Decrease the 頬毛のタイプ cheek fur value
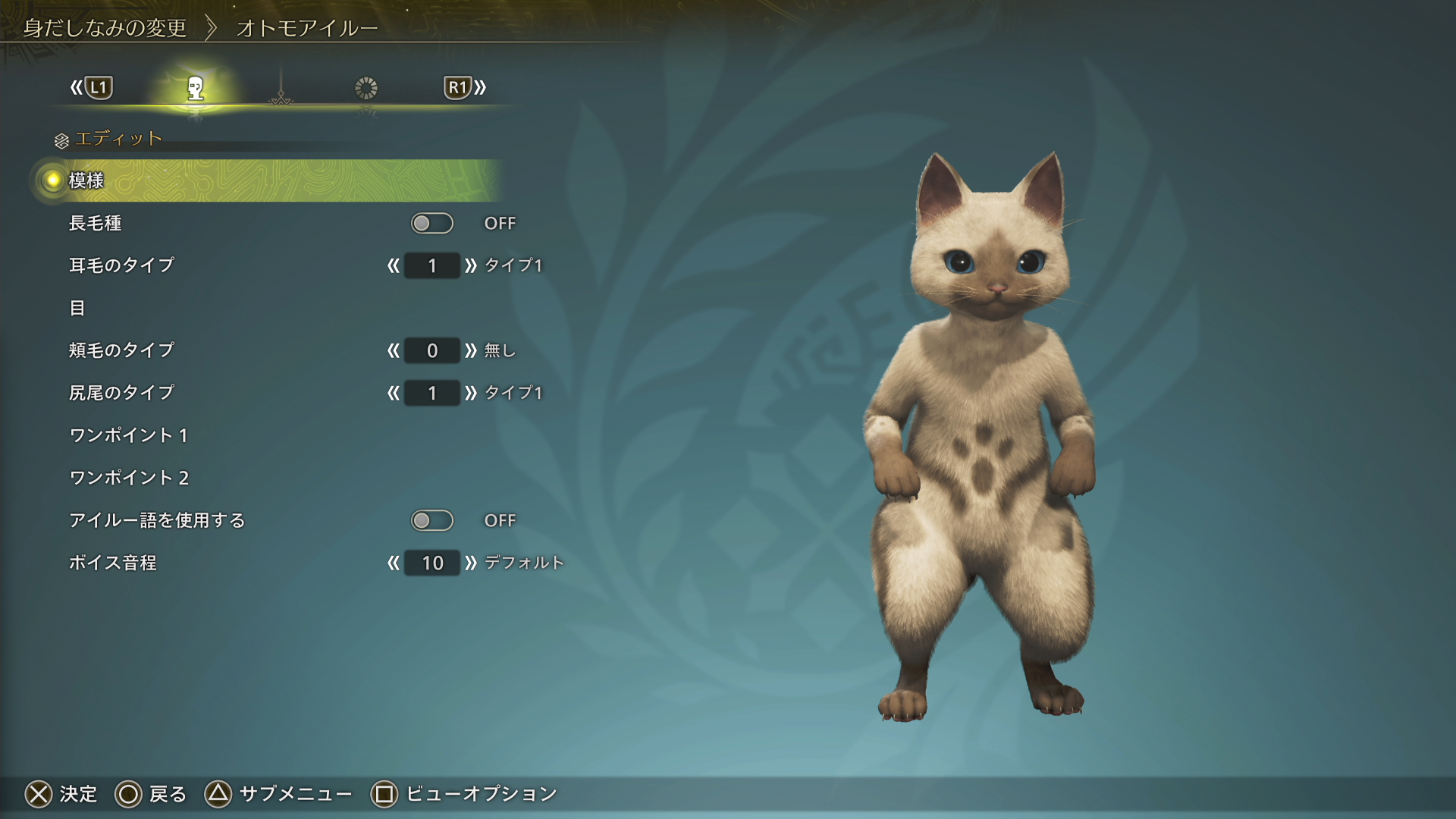Viewport: 1456px width, 819px height. pos(393,350)
